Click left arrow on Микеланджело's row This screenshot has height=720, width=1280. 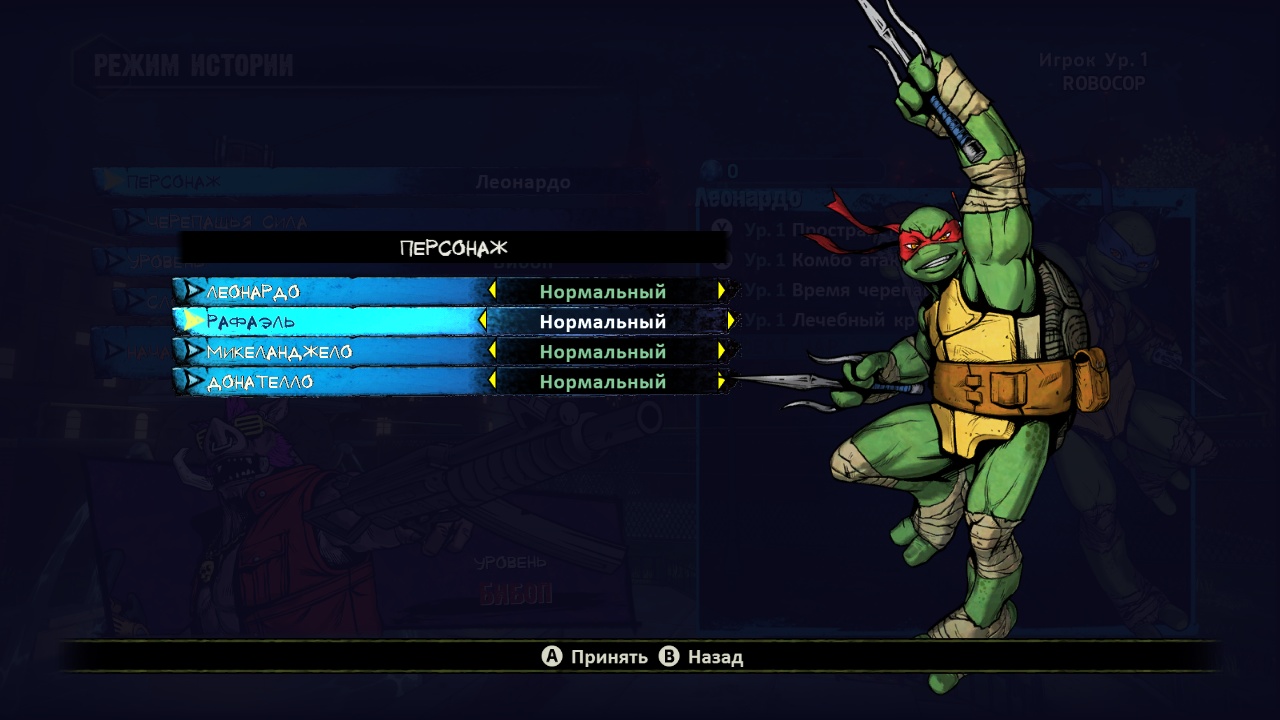point(492,351)
